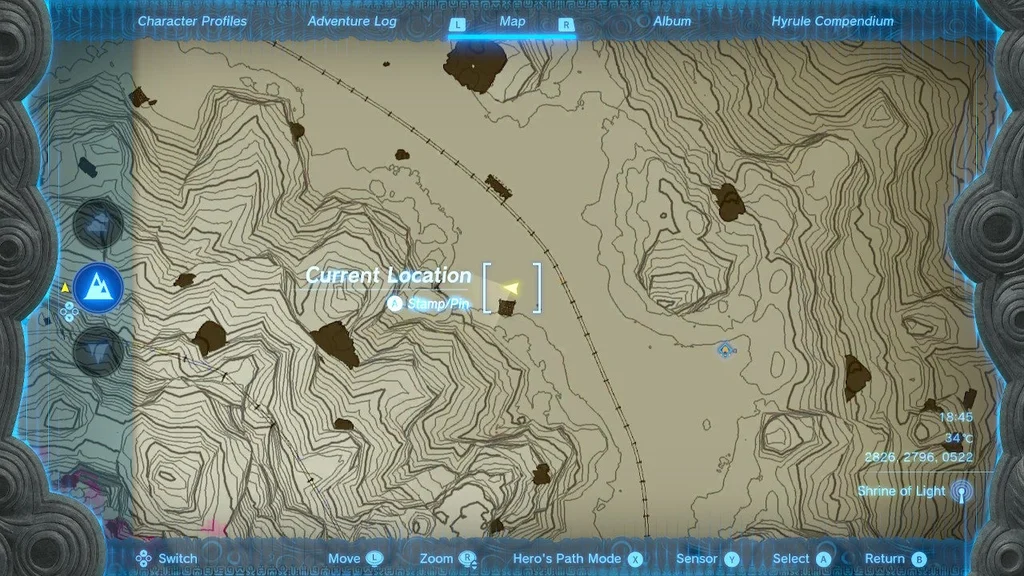Screen dimensions: 1024x576
Task: Select the surface layer mountain icon
Action: pyautogui.click(x=98, y=288)
